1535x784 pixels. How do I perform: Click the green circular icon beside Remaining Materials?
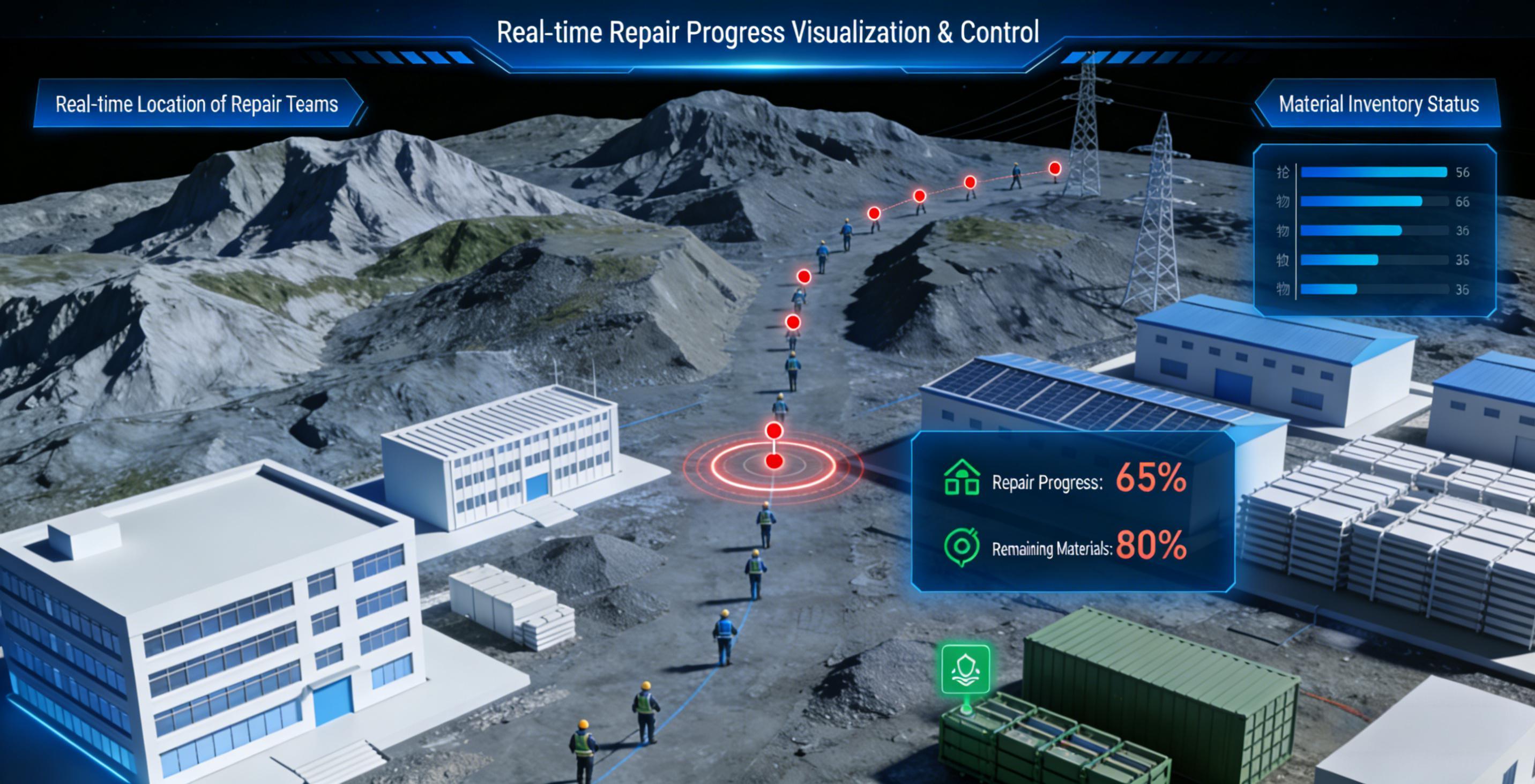click(x=961, y=546)
